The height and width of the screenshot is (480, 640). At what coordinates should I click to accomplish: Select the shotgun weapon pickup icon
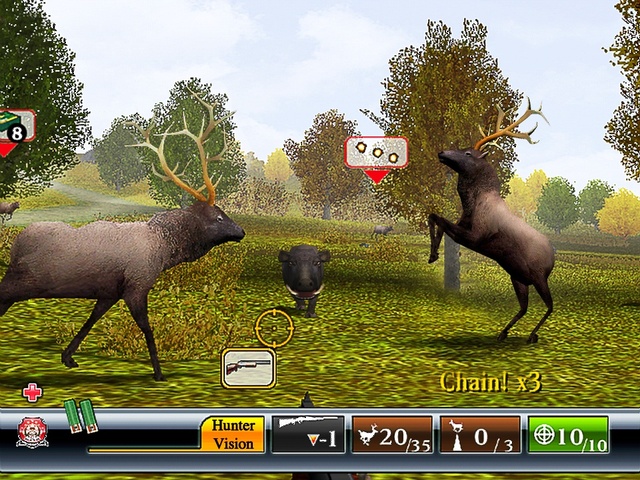tap(248, 368)
